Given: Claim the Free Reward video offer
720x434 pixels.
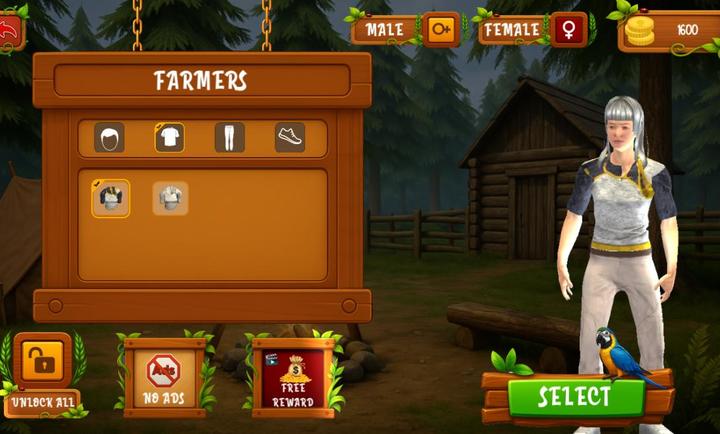Looking at the screenshot, I should pos(292,377).
